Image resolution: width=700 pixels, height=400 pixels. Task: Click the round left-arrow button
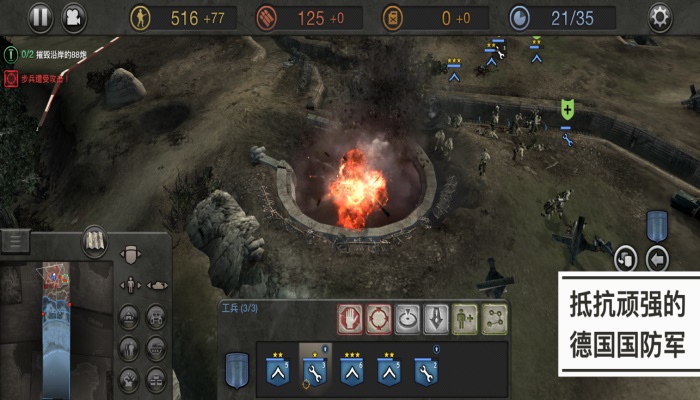657,259
